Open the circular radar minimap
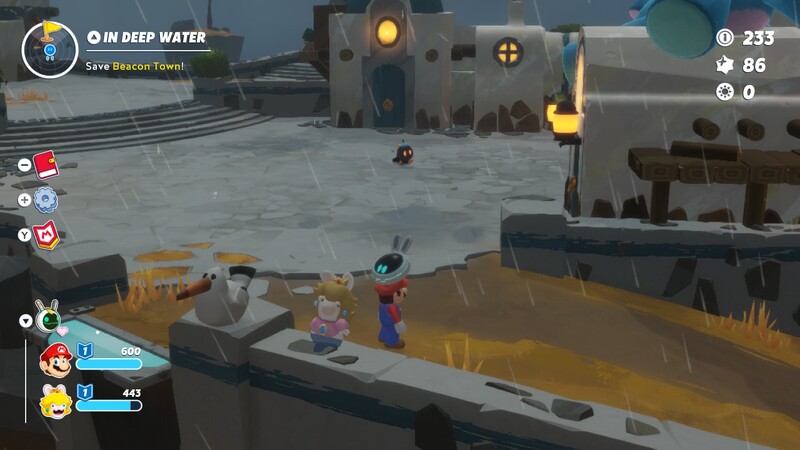800x450 pixels. (49, 49)
